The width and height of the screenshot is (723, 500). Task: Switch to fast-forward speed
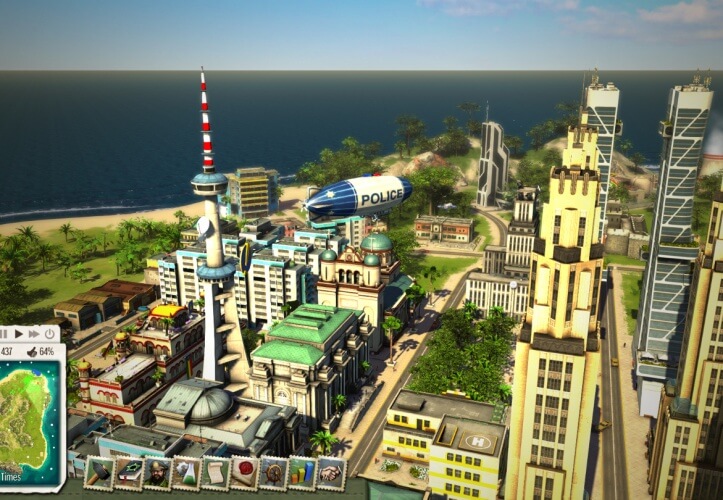tap(33, 333)
